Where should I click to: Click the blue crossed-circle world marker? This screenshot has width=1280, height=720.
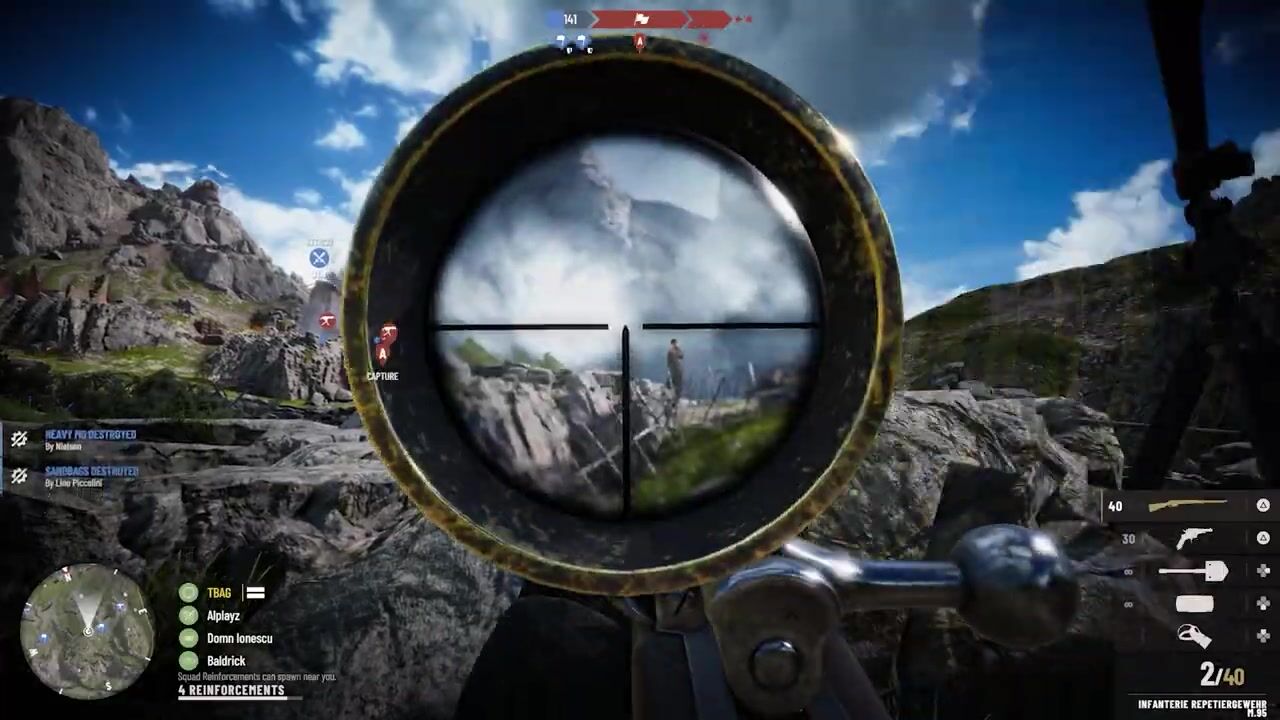319,258
